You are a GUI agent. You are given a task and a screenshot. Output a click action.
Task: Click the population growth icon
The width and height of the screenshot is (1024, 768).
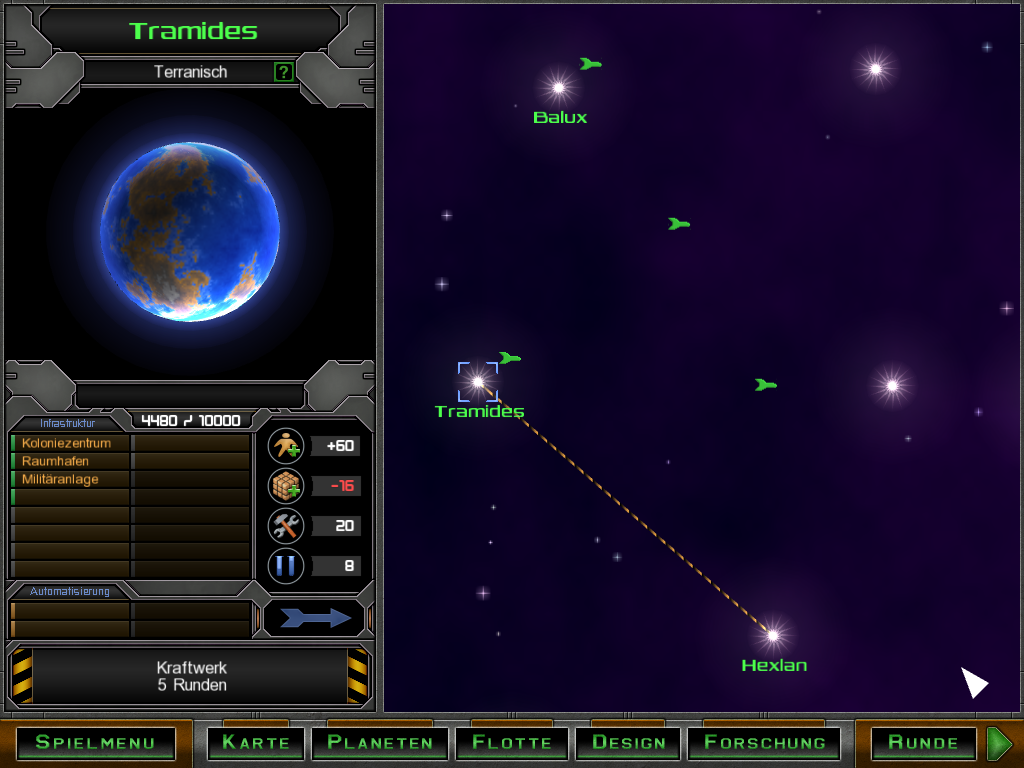(286, 446)
